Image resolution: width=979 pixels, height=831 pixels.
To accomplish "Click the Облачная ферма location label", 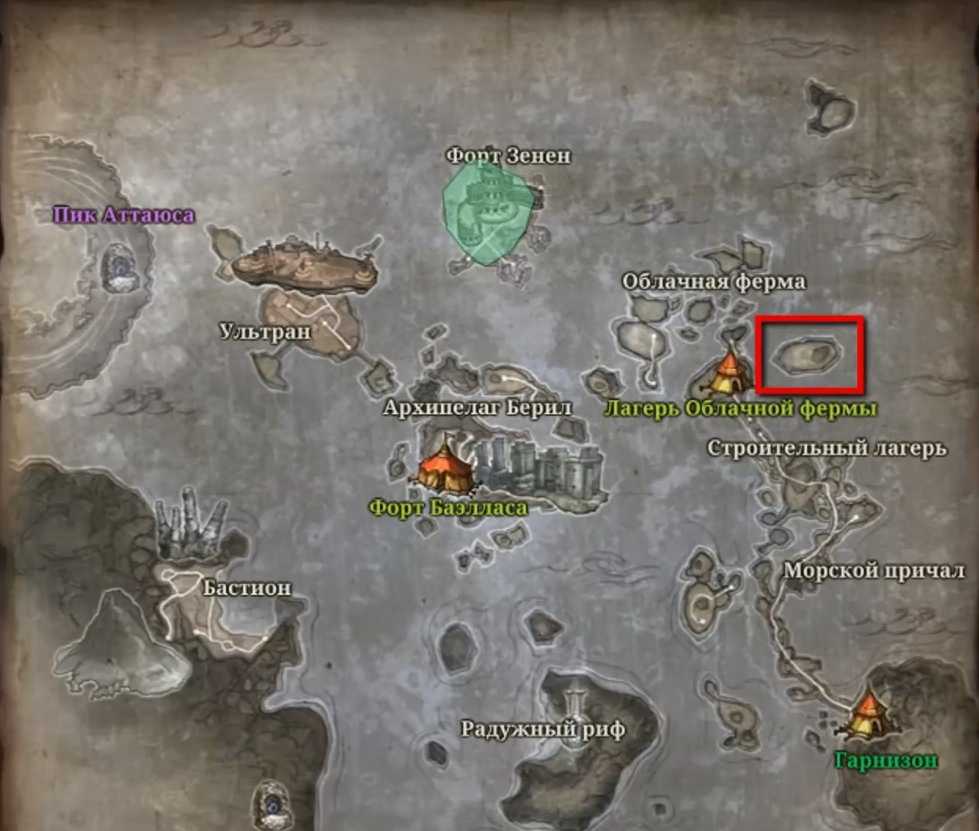I will pyautogui.click(x=713, y=282).
